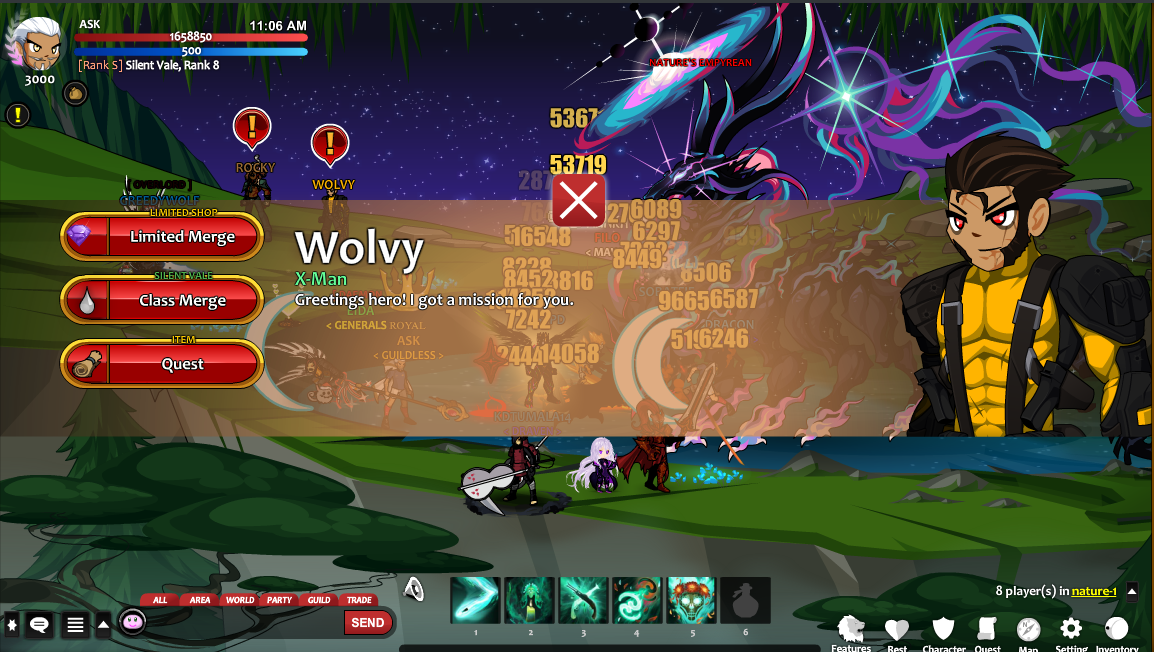1154x652 pixels.
Task: Open the Setting gear menu
Action: (x=1071, y=630)
